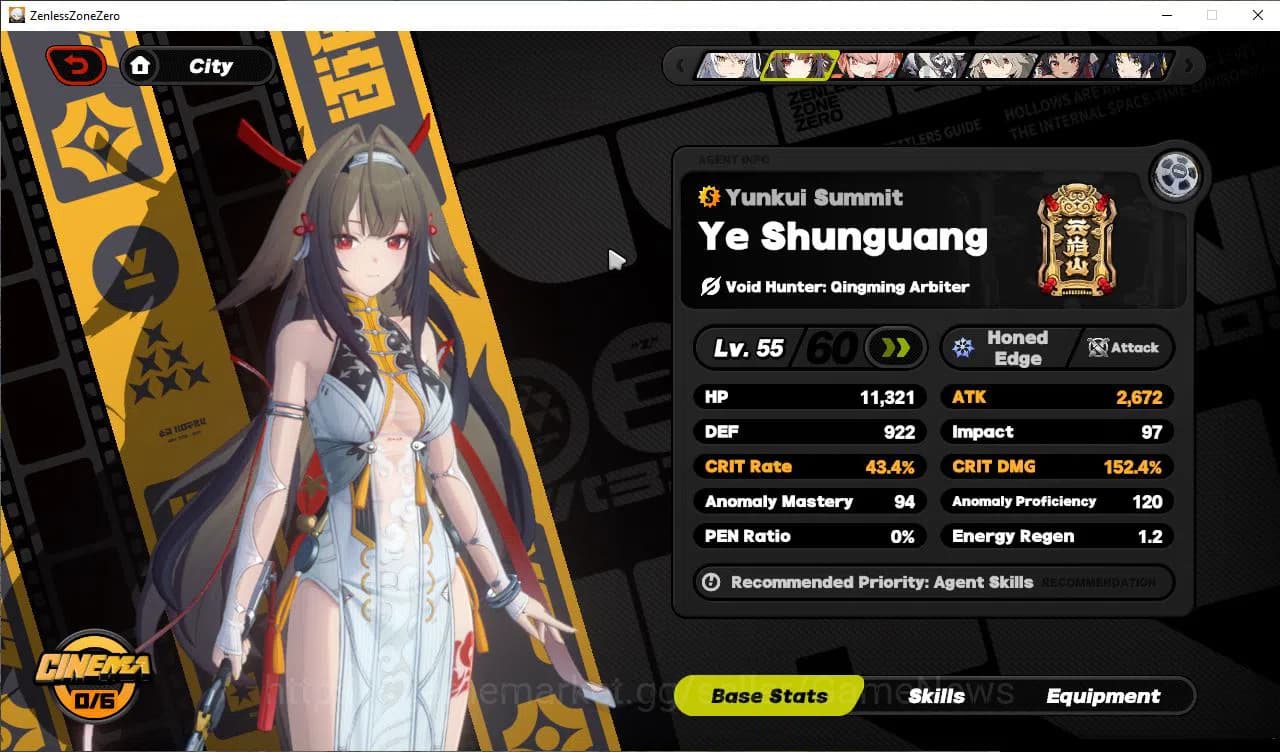Screen dimensions: 1280x752
Task: Click the CRIT Rate stat row
Action: click(808, 466)
